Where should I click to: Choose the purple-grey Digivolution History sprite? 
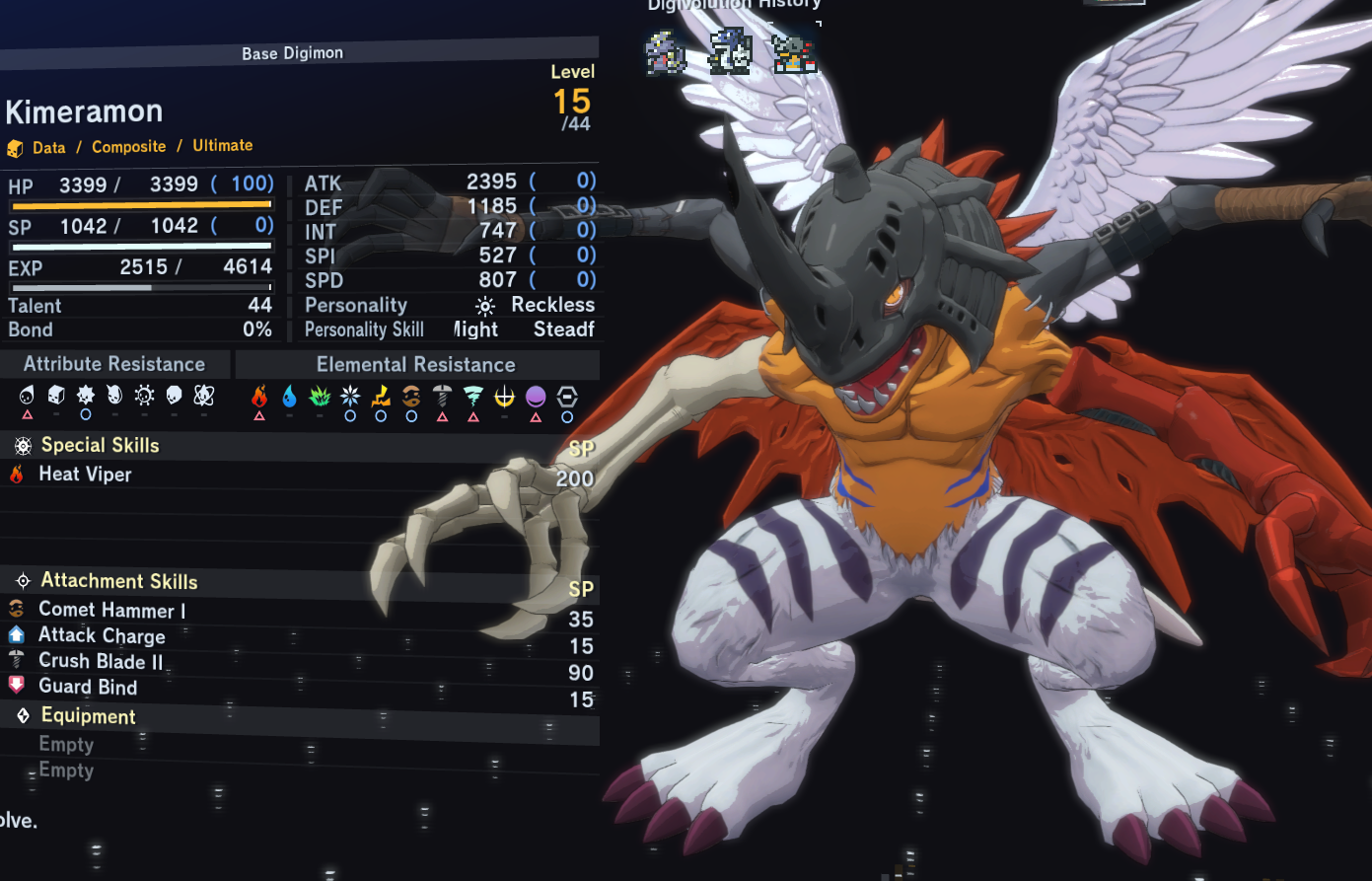tap(666, 53)
